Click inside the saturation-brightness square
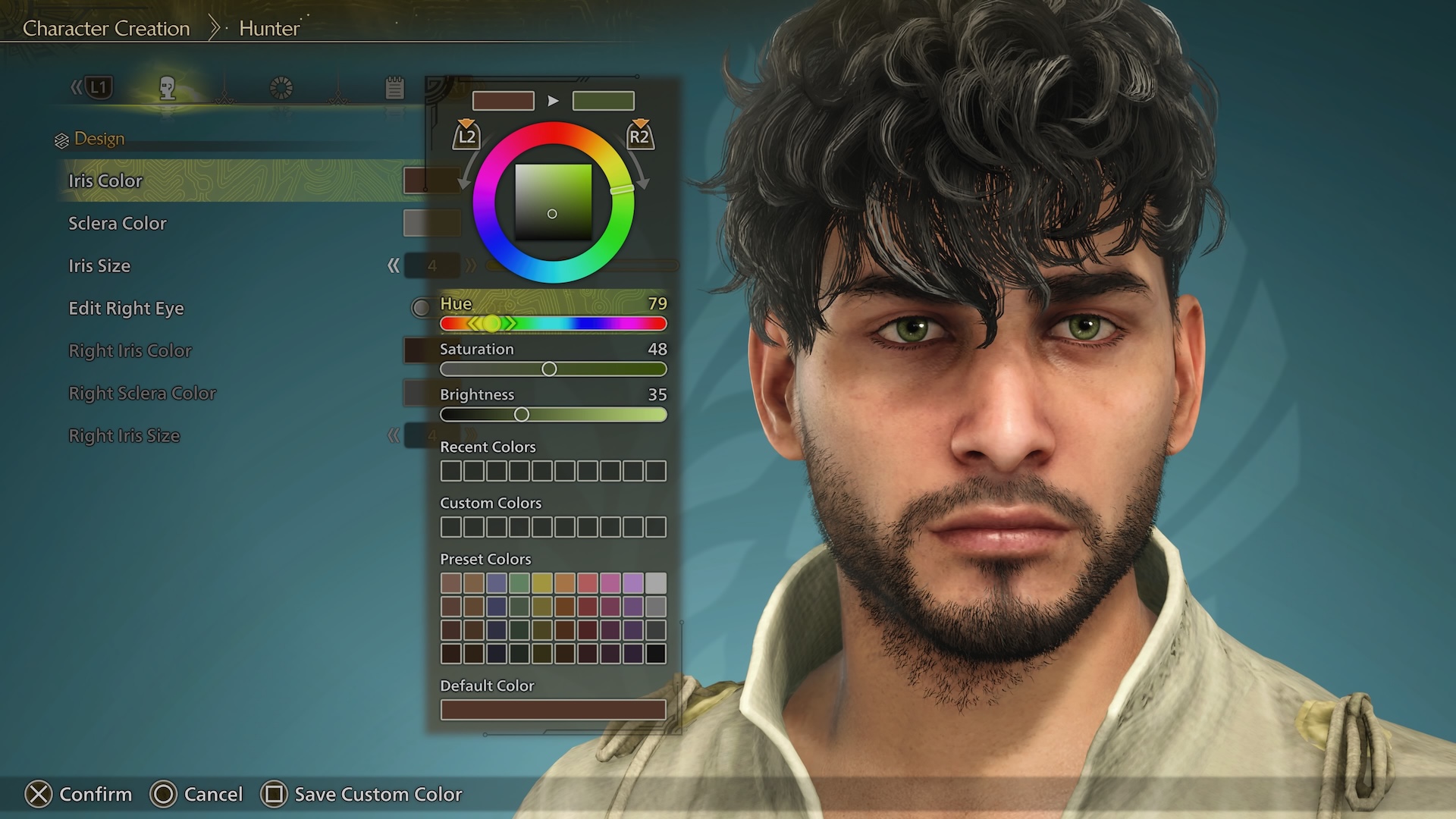This screenshot has height=819, width=1456. [x=553, y=202]
